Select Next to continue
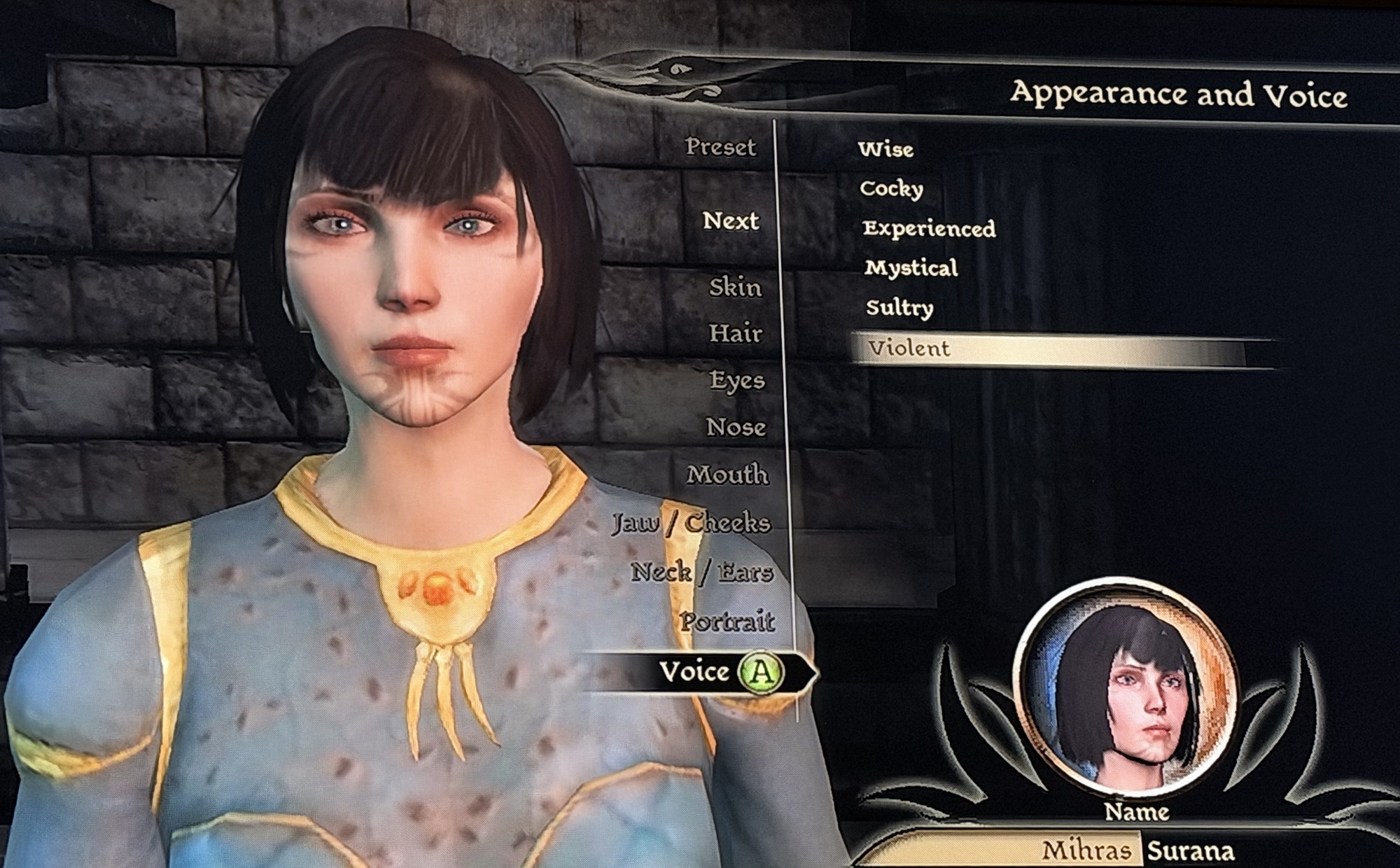The height and width of the screenshot is (868, 1400). click(731, 221)
